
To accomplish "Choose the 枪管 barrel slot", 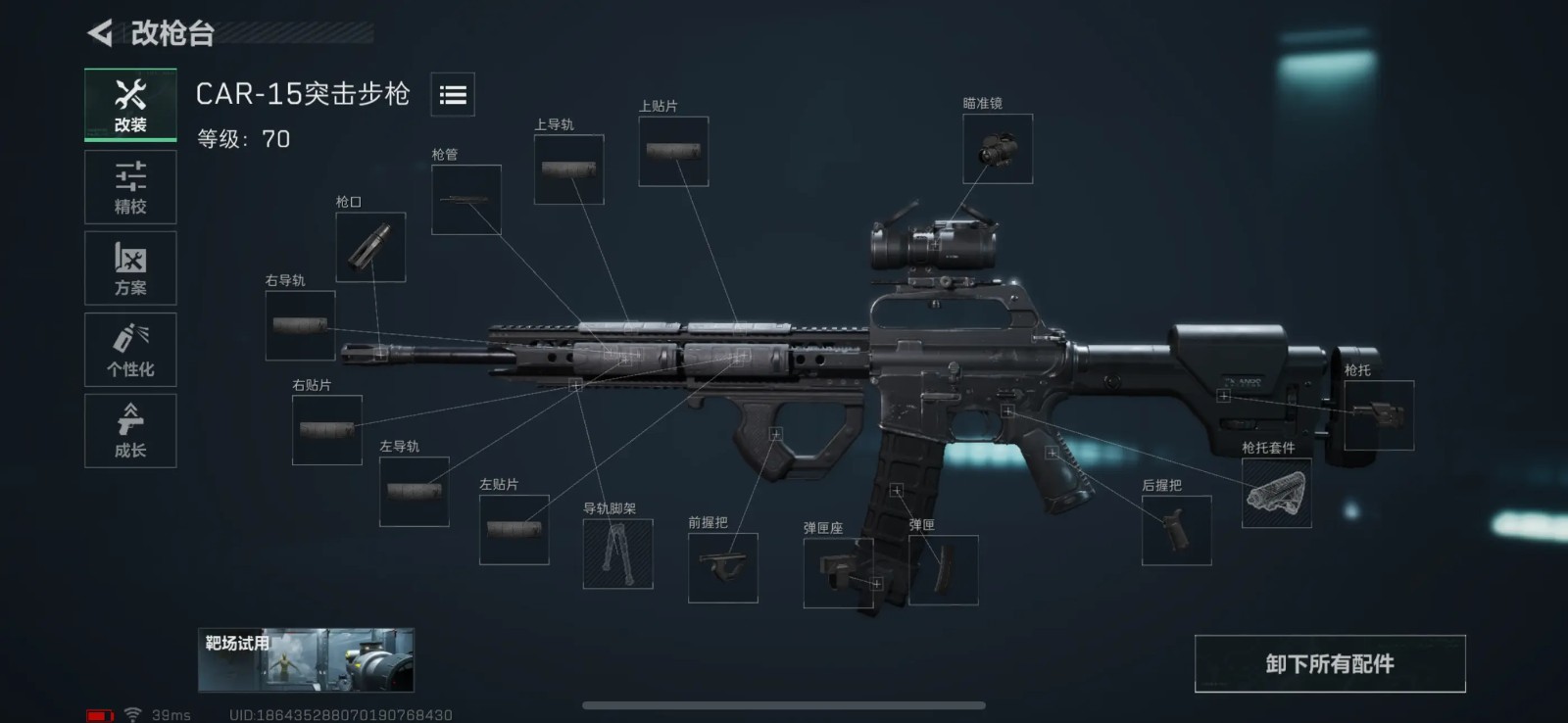I will point(466,200).
